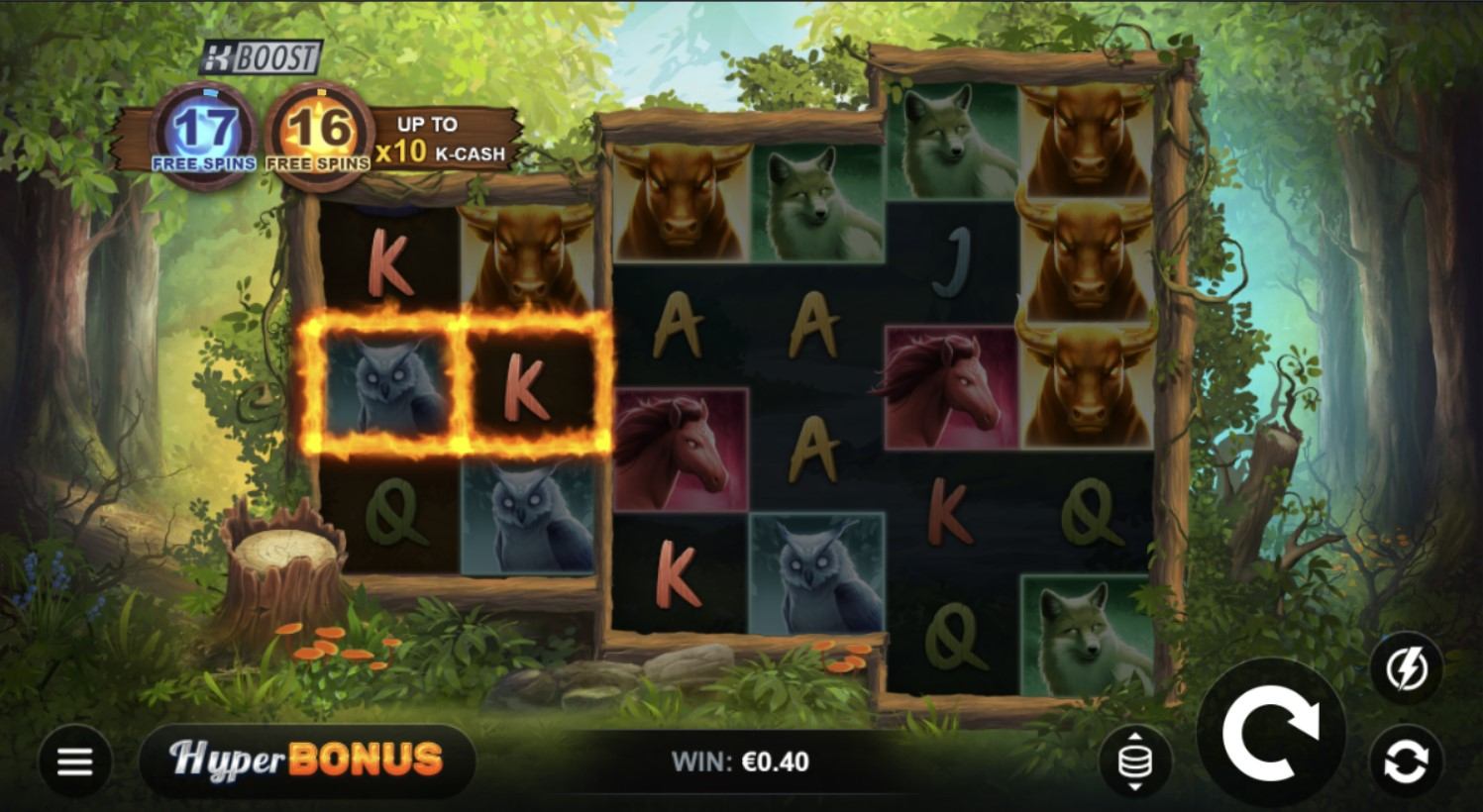This screenshot has width=1483, height=812.
Task: Open the K-Boost logo info
Action: [x=261, y=58]
